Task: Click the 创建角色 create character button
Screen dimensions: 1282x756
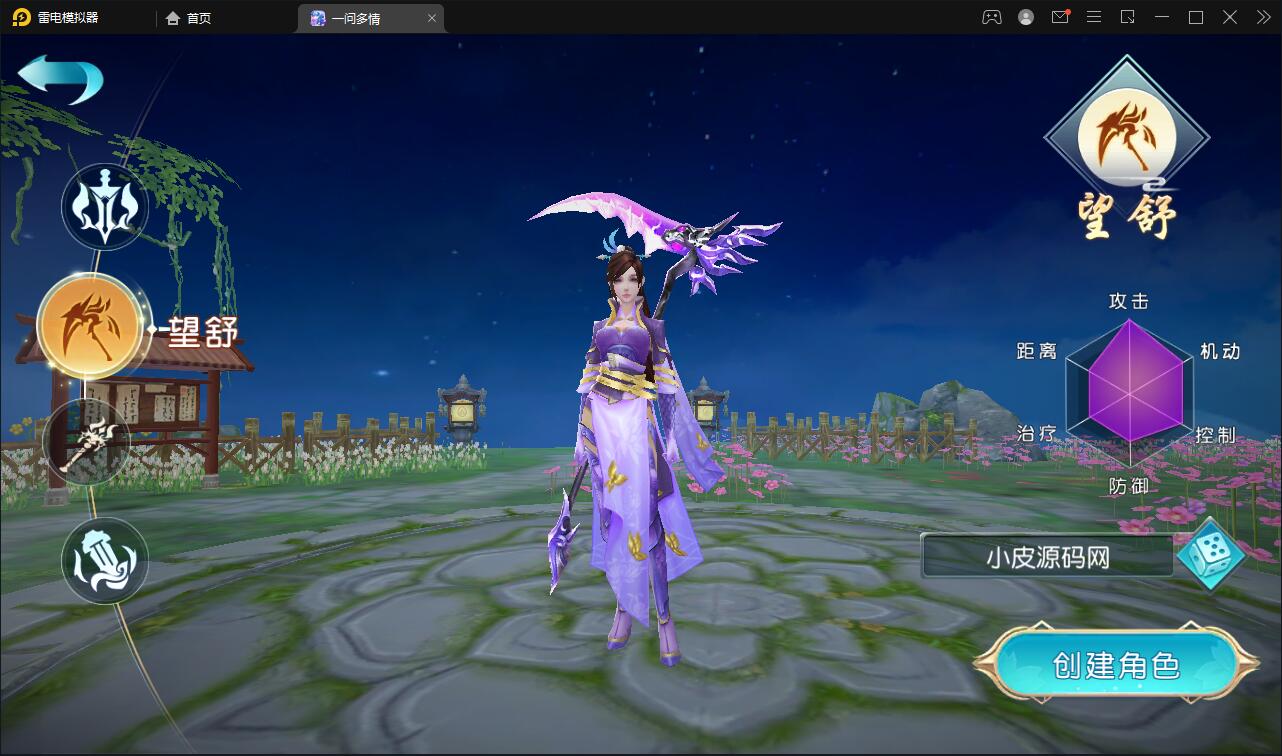Action: 1117,663
